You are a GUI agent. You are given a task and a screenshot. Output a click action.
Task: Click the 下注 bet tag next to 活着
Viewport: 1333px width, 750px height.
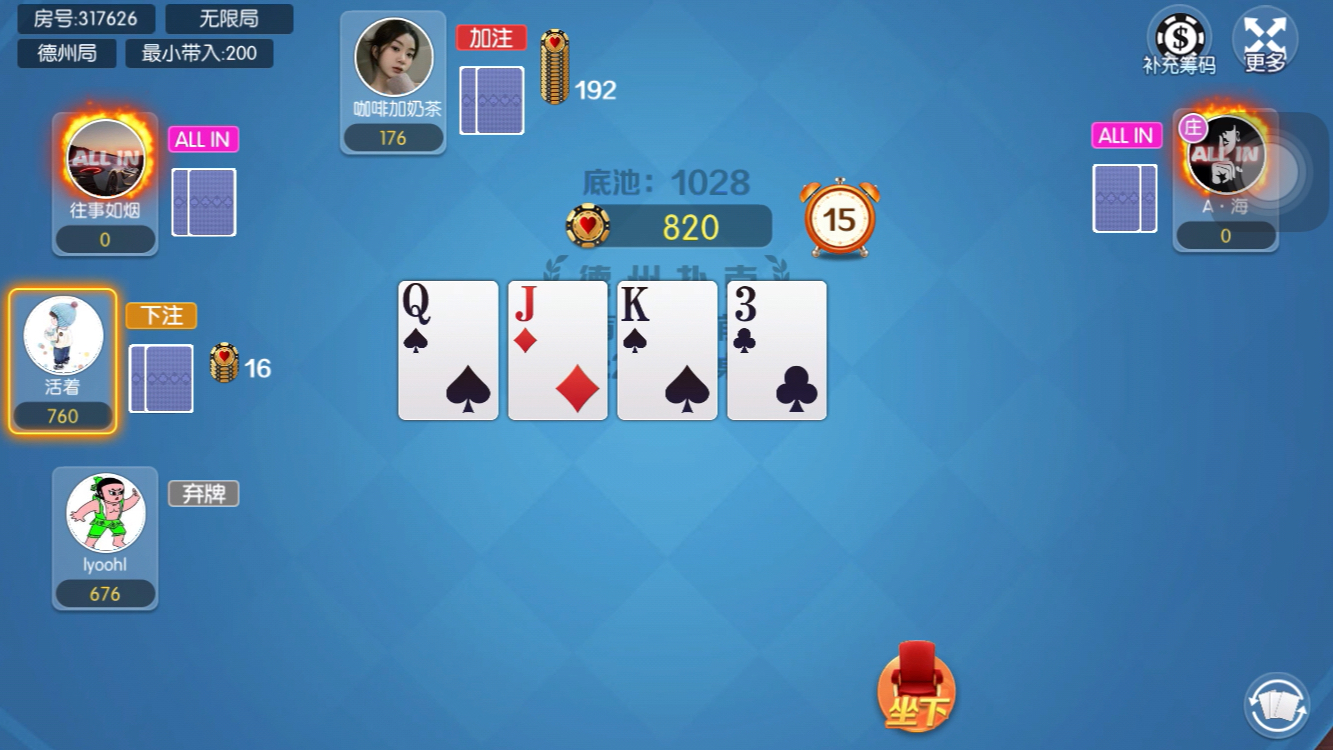tap(162, 315)
